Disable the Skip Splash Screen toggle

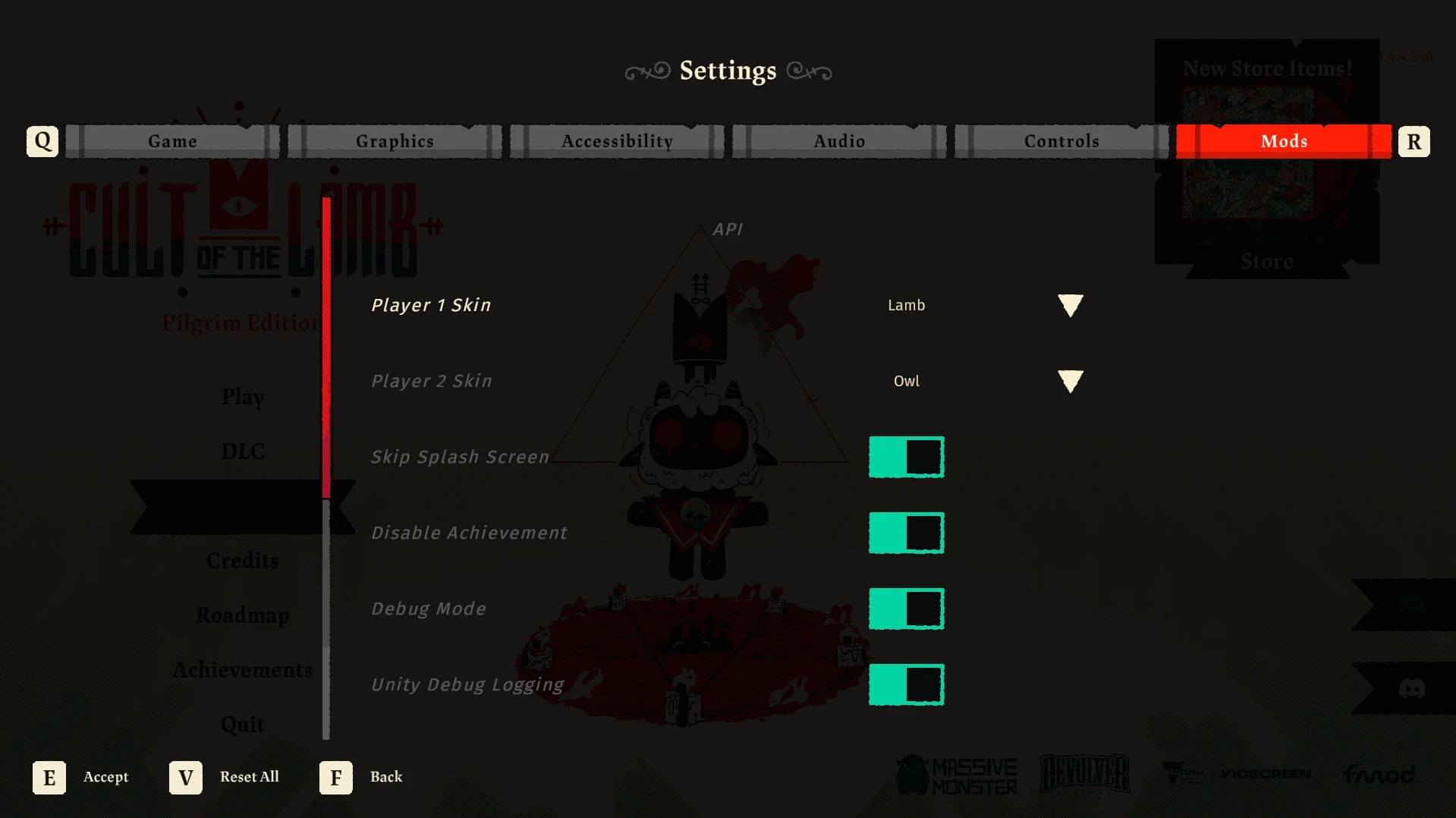click(907, 456)
